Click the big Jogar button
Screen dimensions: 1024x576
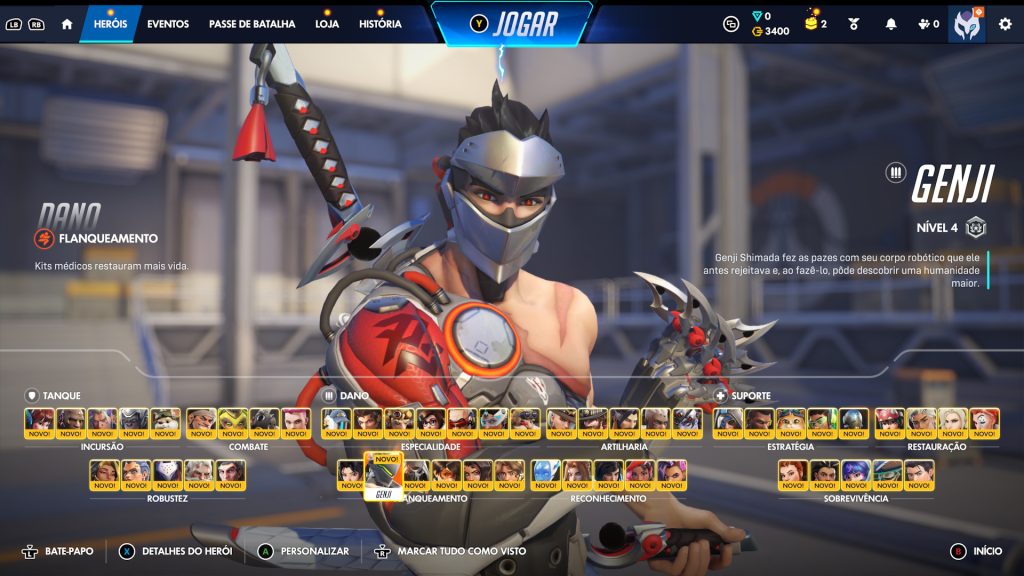coord(512,24)
